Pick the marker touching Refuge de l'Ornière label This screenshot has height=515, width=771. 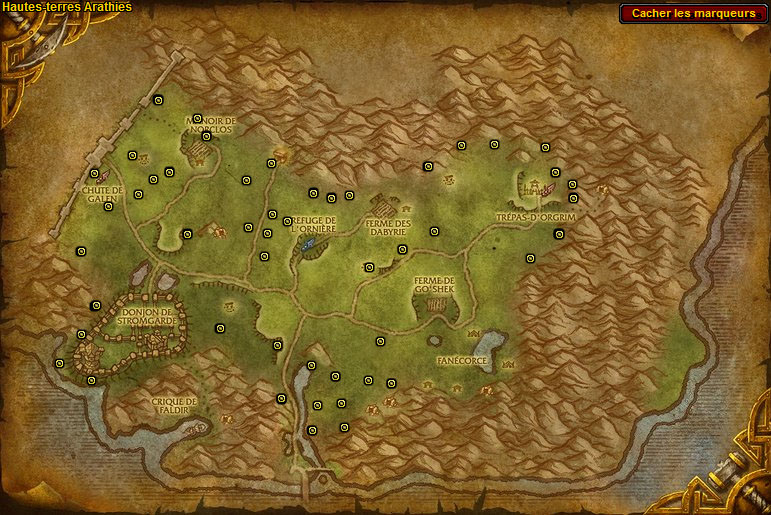coord(287,221)
